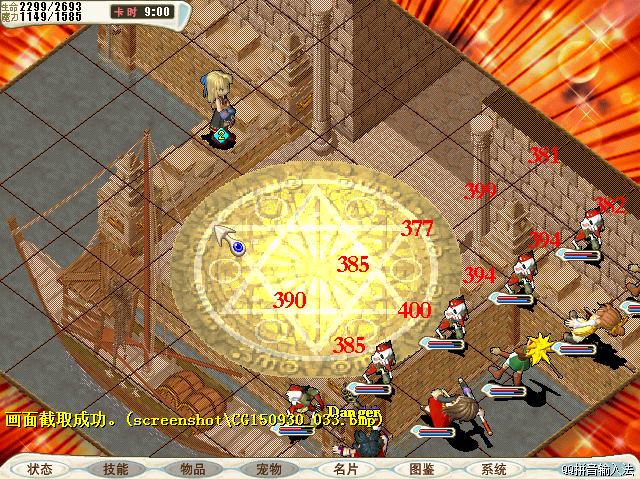Image resolution: width=640 pixels, height=480 pixels.
Task: Open the 物品 (Items) inventory
Action: coord(193,469)
